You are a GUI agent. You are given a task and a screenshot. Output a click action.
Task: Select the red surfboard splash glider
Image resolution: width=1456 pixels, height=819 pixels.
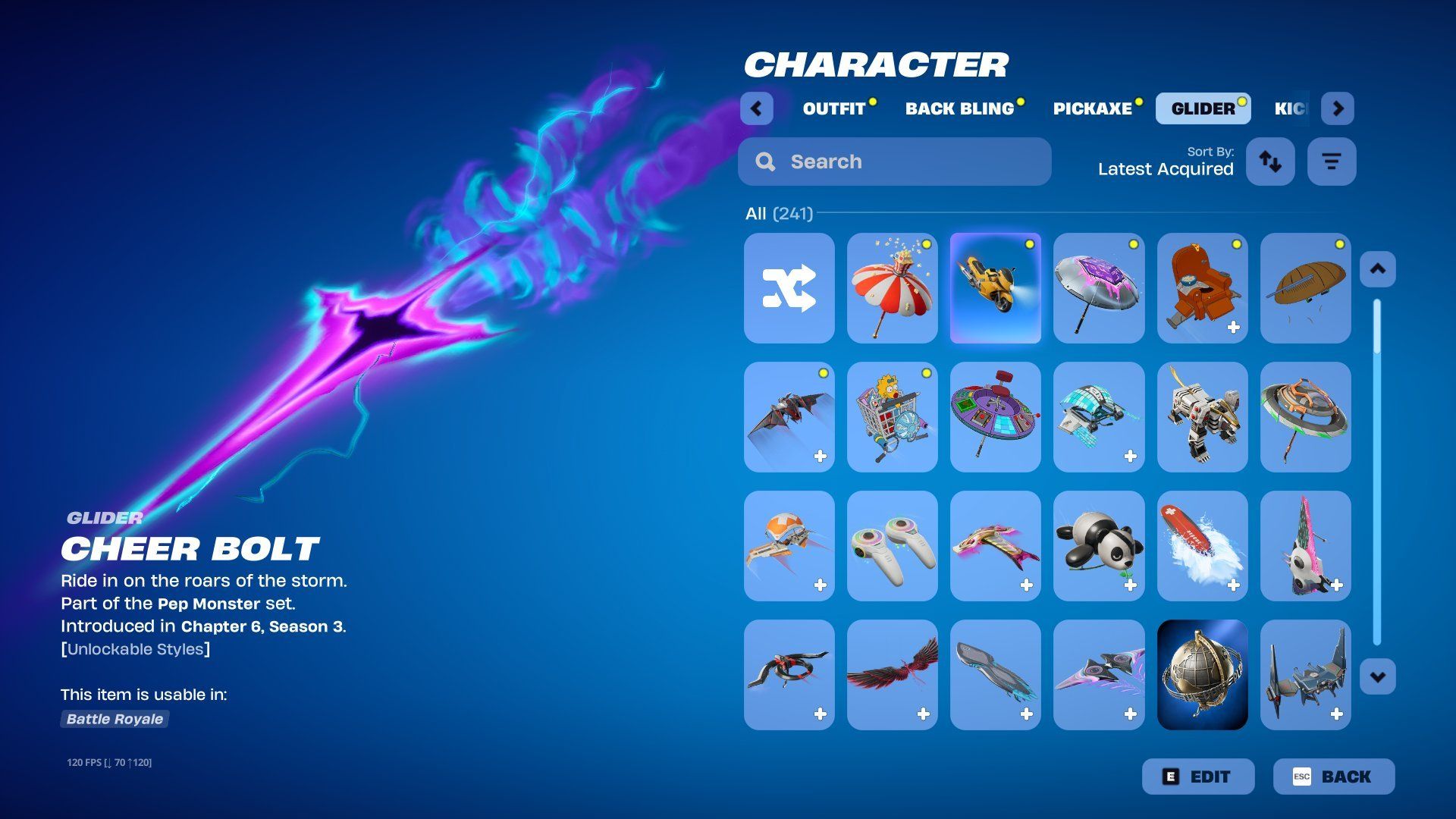pos(1202,546)
